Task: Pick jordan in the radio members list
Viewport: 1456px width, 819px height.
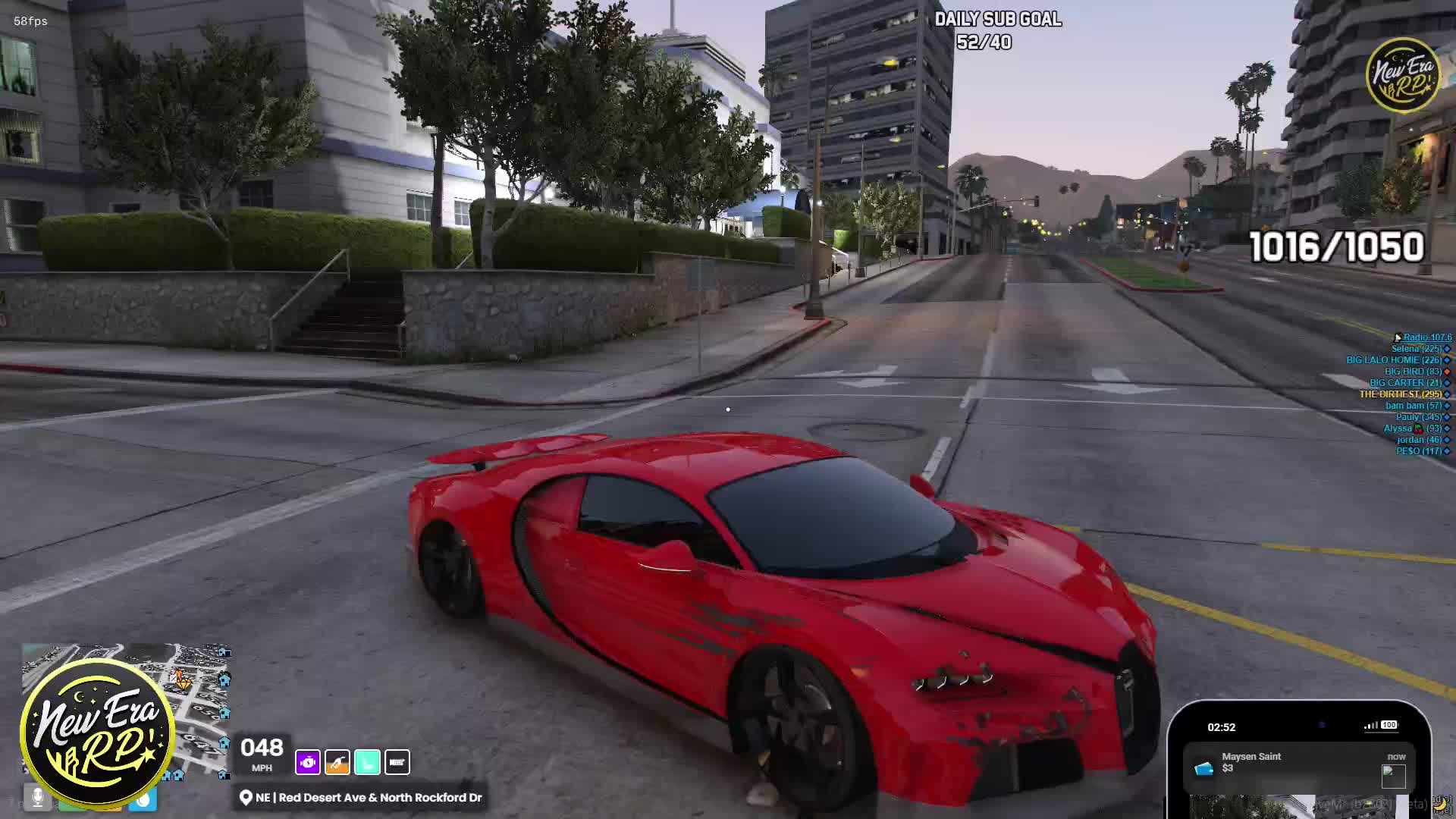Action: (1419, 440)
